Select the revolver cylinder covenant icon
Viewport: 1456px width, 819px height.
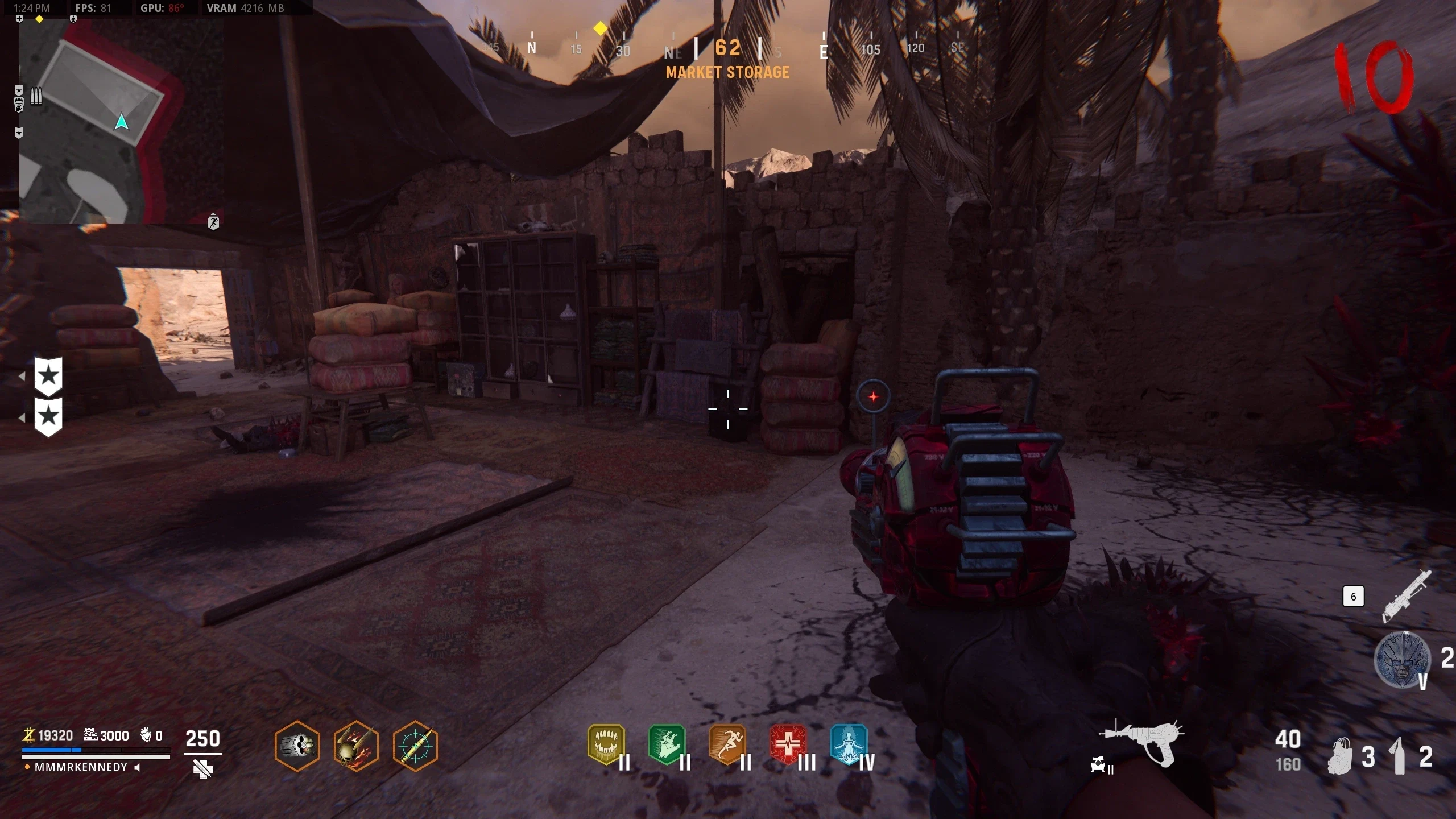click(297, 746)
